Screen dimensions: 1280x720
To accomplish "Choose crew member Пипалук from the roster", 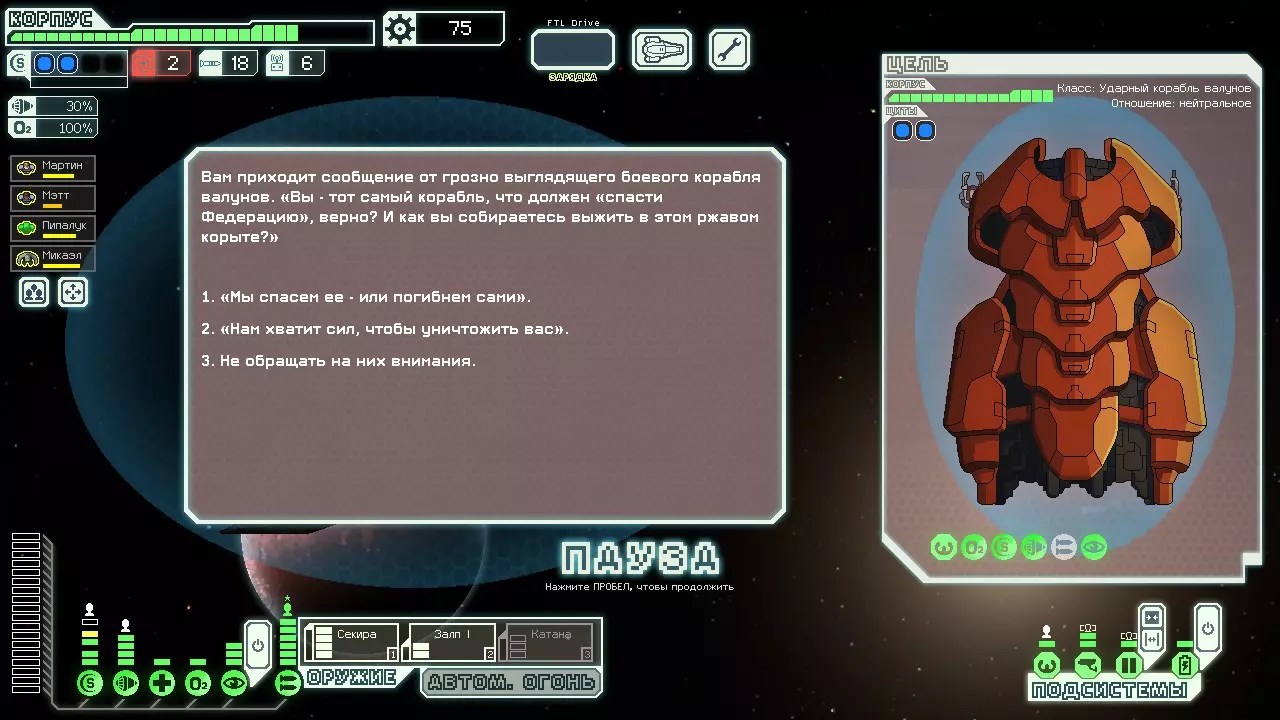I will click(54, 228).
